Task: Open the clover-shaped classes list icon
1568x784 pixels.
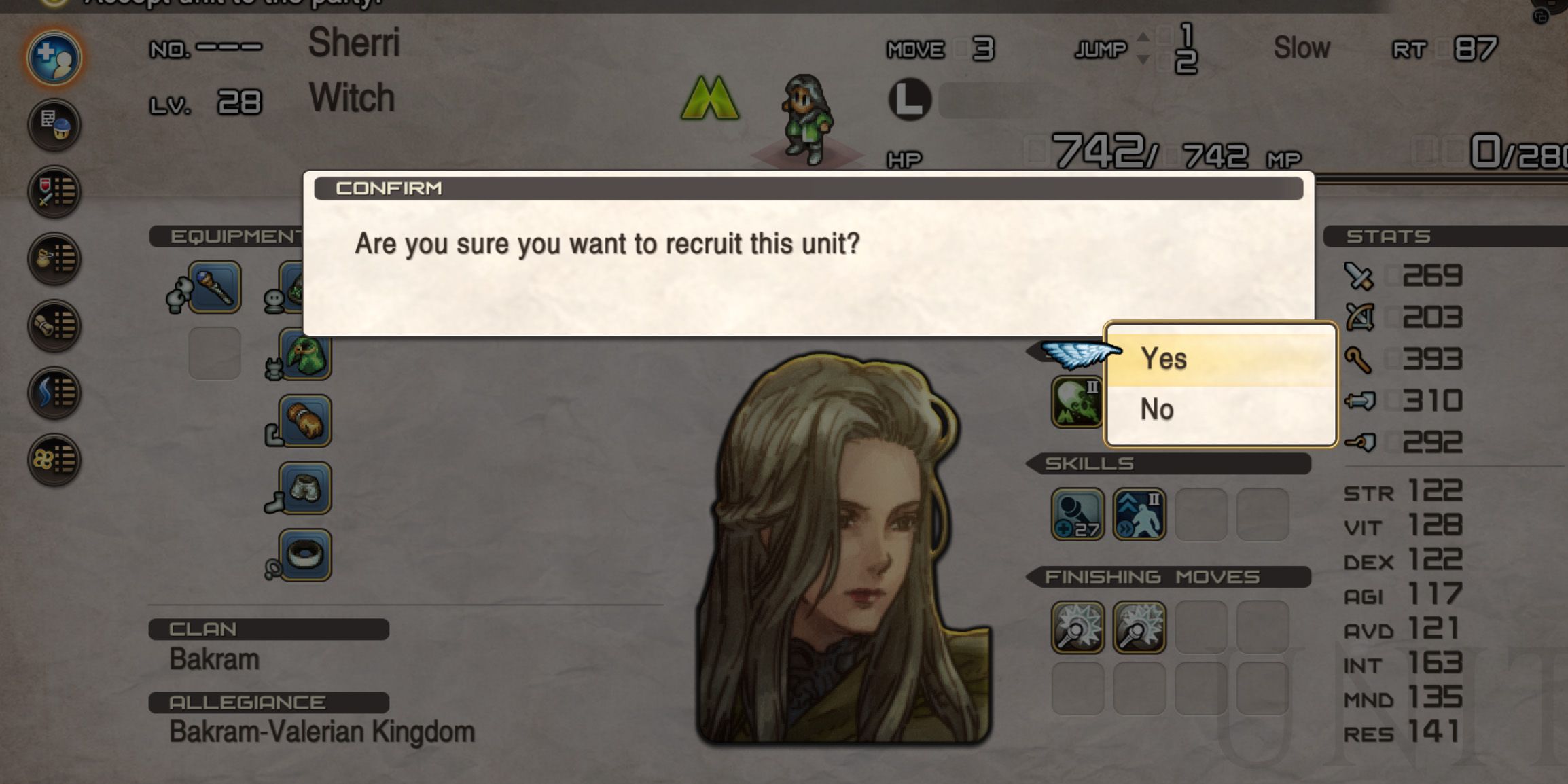Action: pos(54,458)
